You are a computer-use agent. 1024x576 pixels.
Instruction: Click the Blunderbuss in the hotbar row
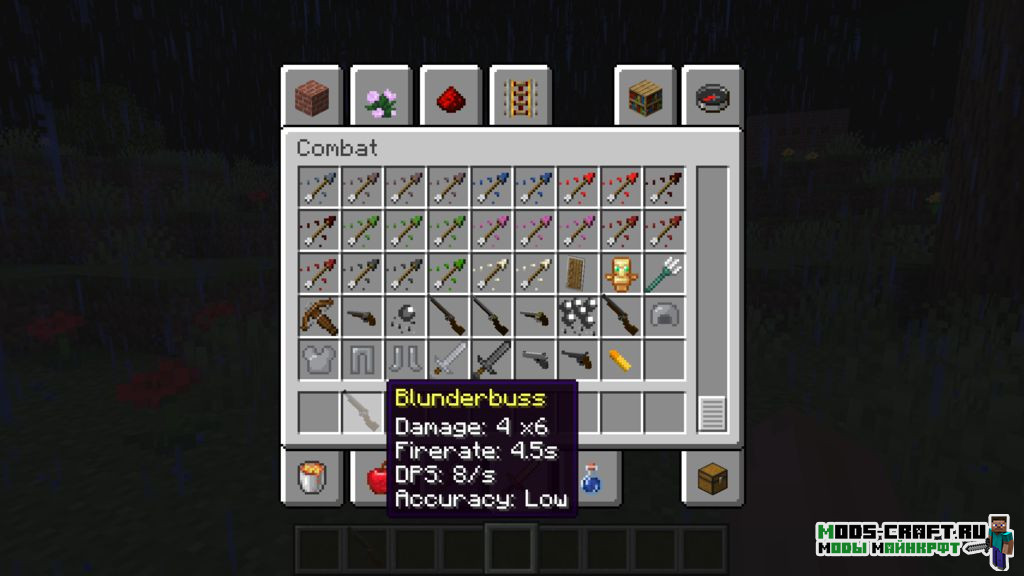(362, 412)
